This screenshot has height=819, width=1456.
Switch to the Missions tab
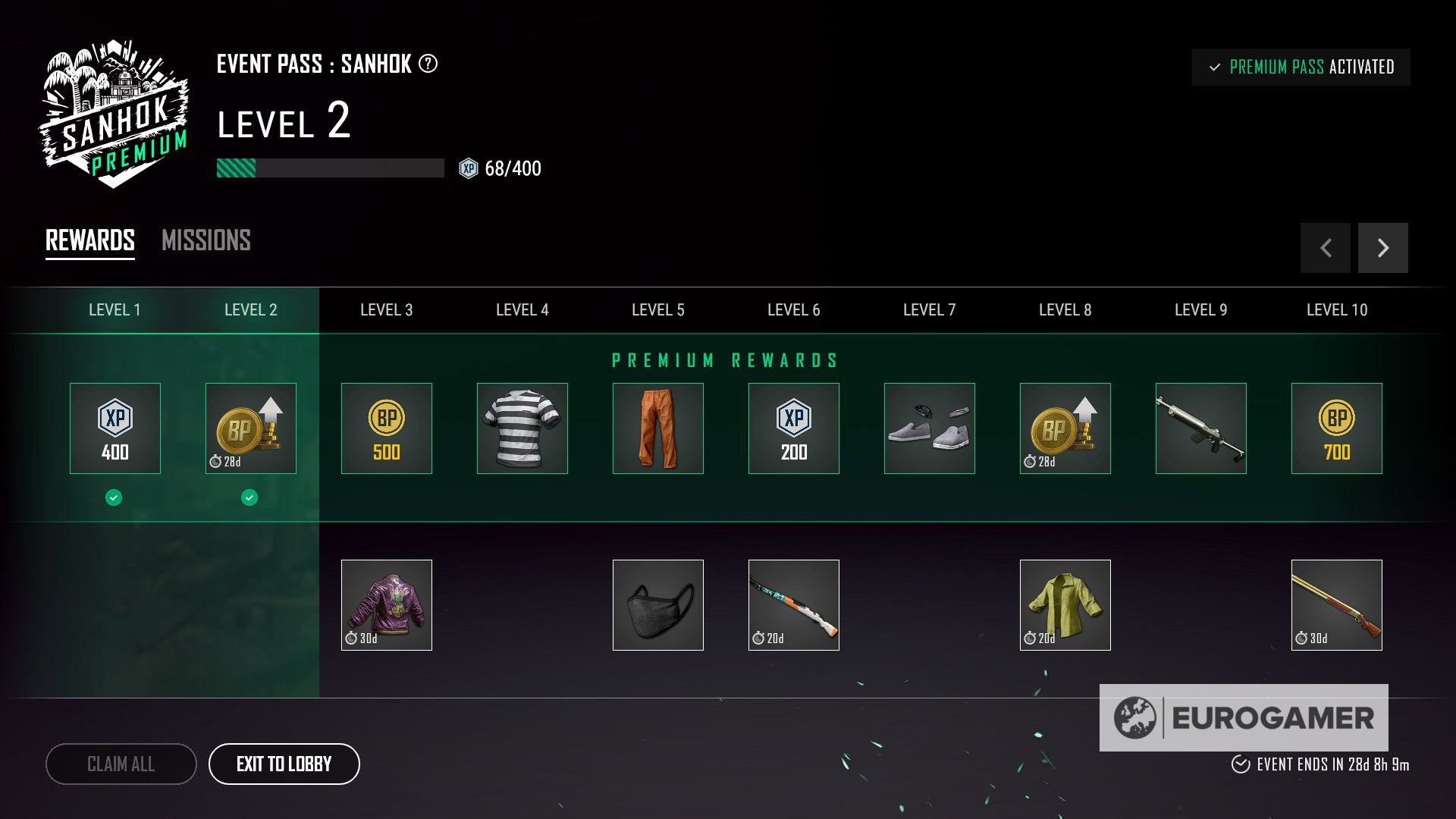click(x=206, y=241)
